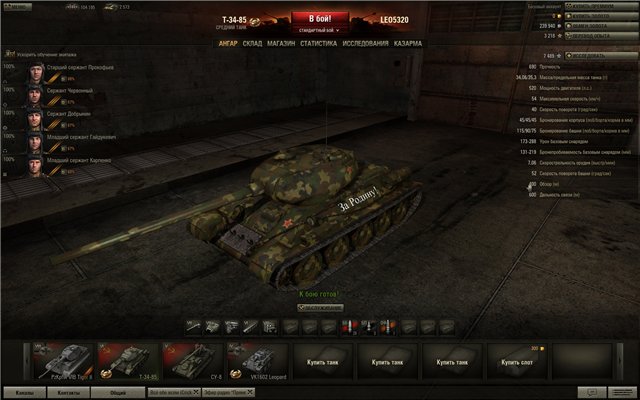
Task: Switch to the Склад tab
Action: [252, 44]
